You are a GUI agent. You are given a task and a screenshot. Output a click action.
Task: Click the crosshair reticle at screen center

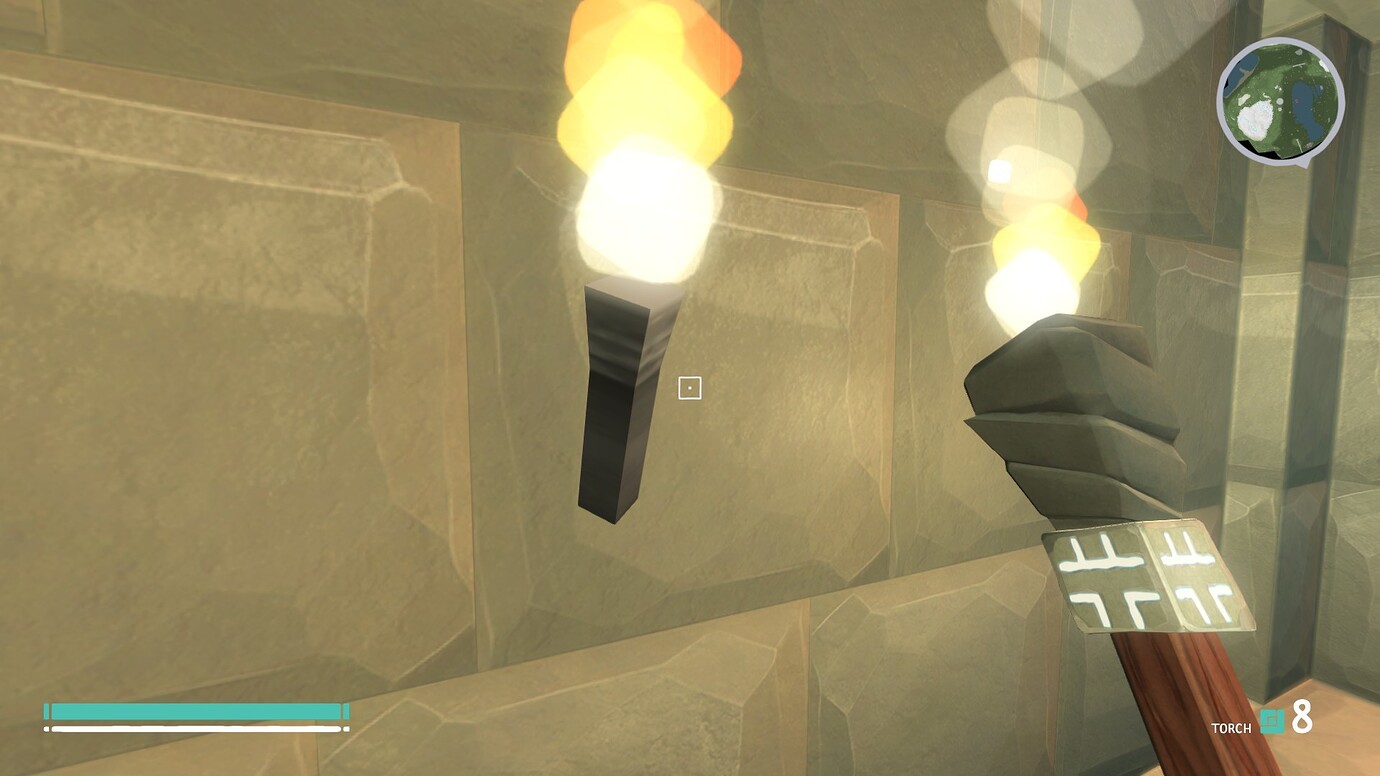pyautogui.click(x=690, y=387)
